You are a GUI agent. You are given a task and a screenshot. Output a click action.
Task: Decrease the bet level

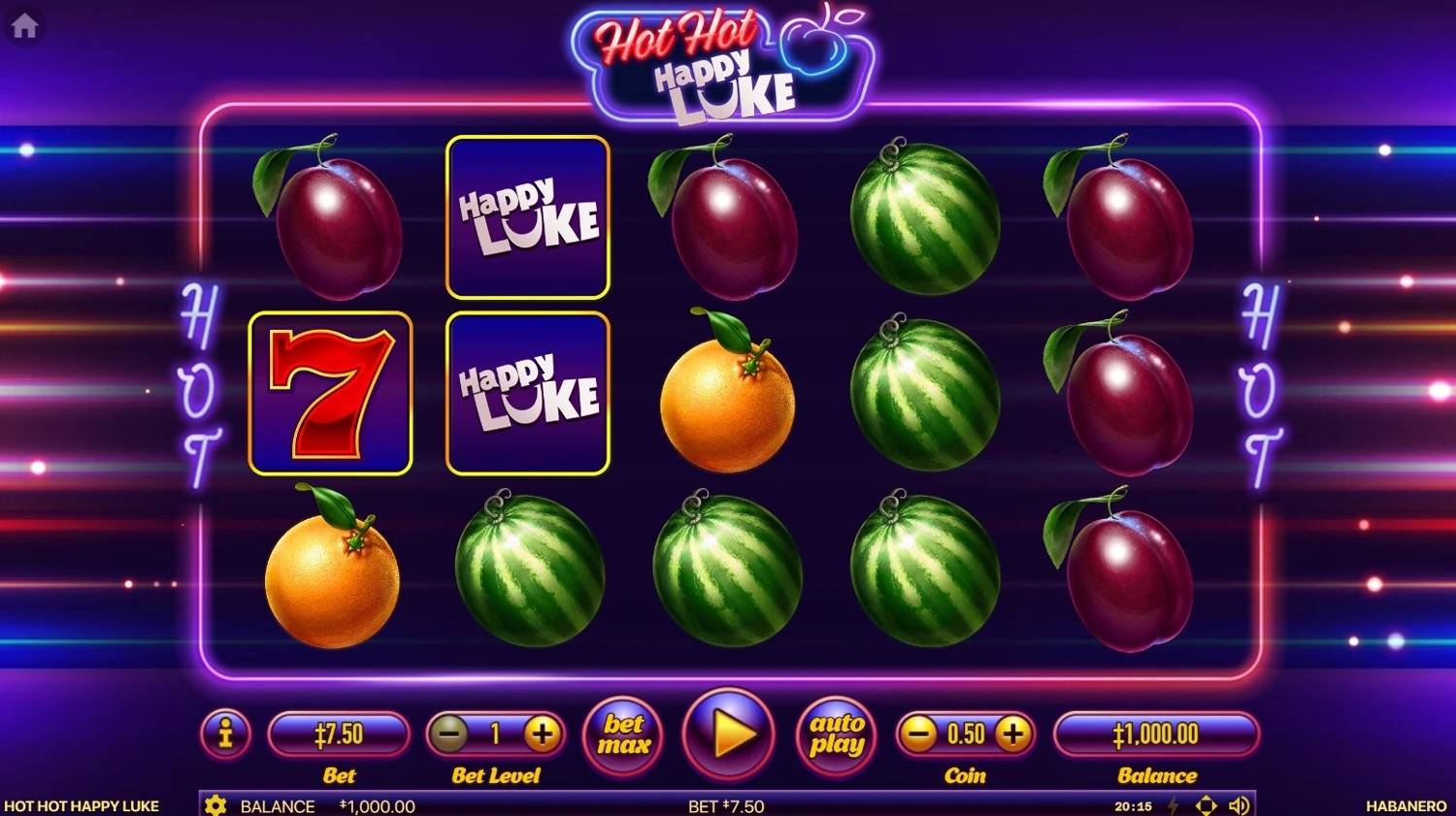pos(449,734)
